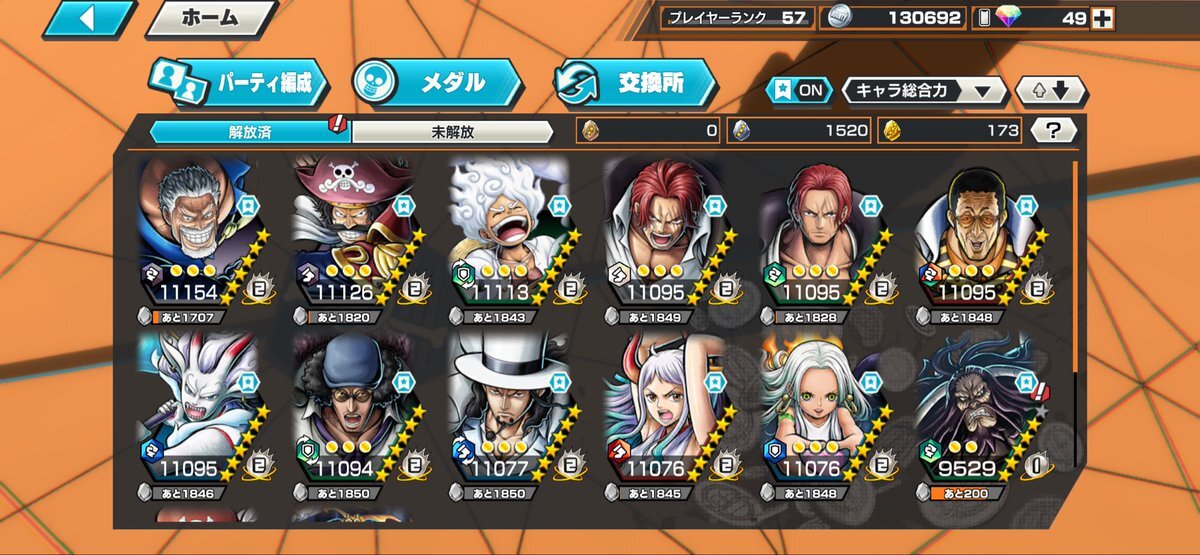The width and height of the screenshot is (1200, 555).
Task: Open the question mark help
Action: click(x=1053, y=130)
